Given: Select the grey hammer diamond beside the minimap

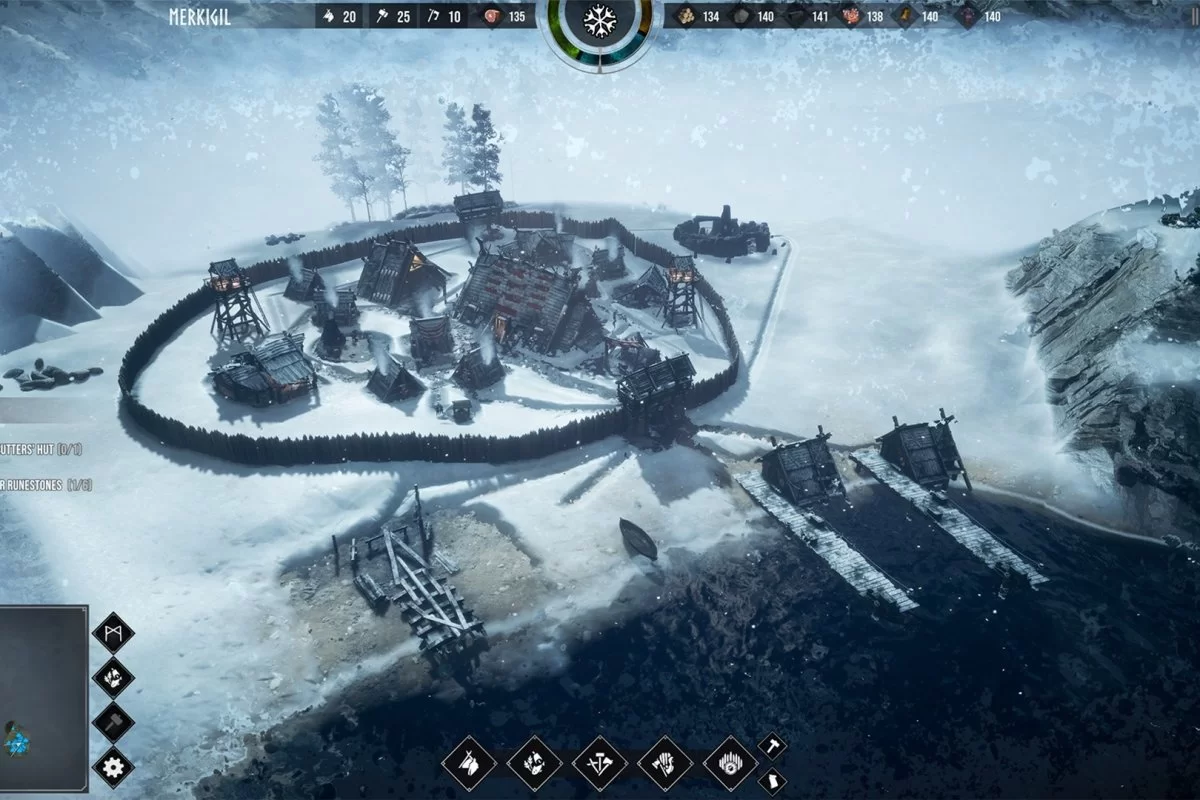Looking at the screenshot, I should [113, 722].
